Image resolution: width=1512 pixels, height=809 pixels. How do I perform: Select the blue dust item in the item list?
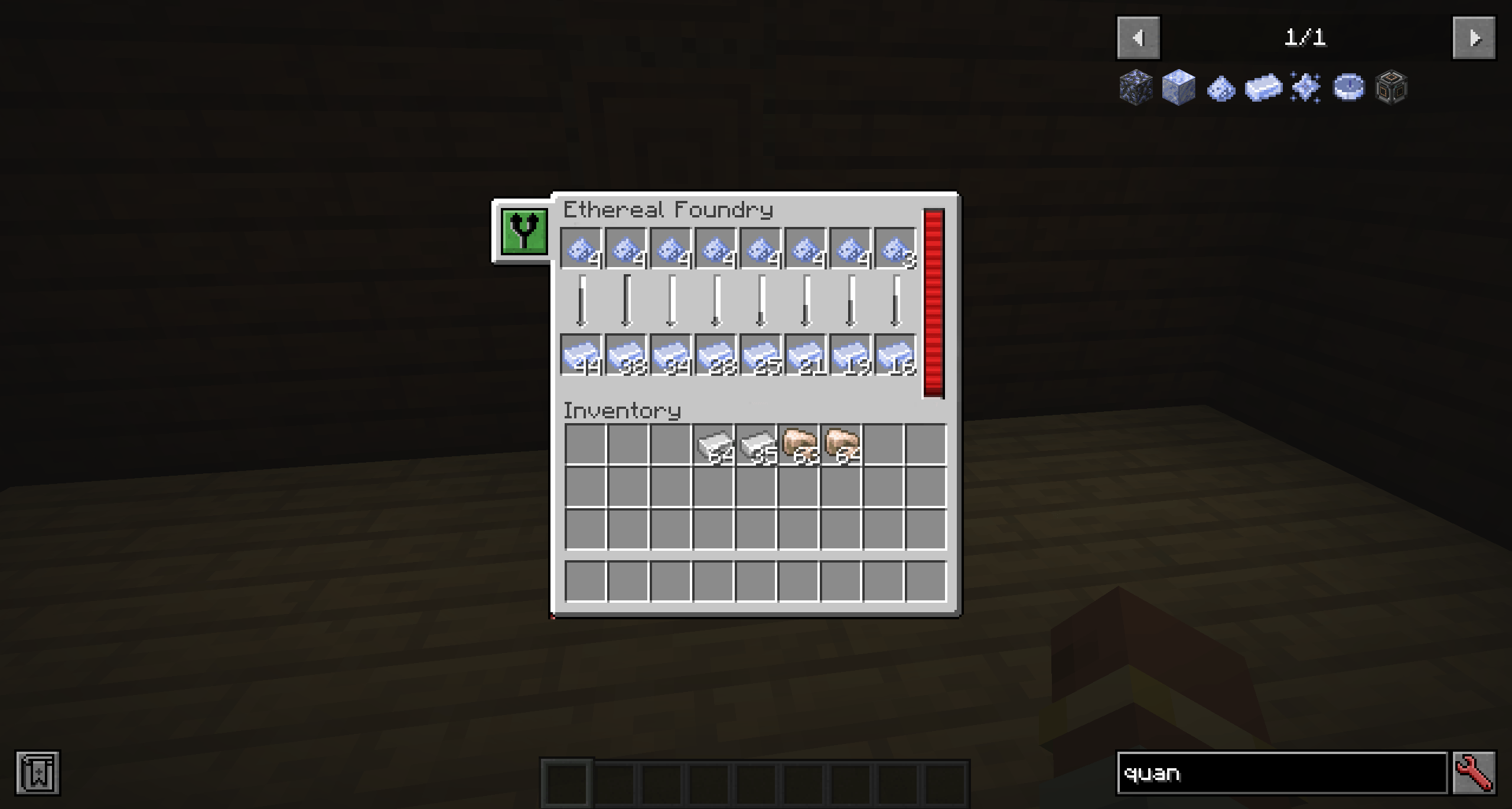point(1221,87)
